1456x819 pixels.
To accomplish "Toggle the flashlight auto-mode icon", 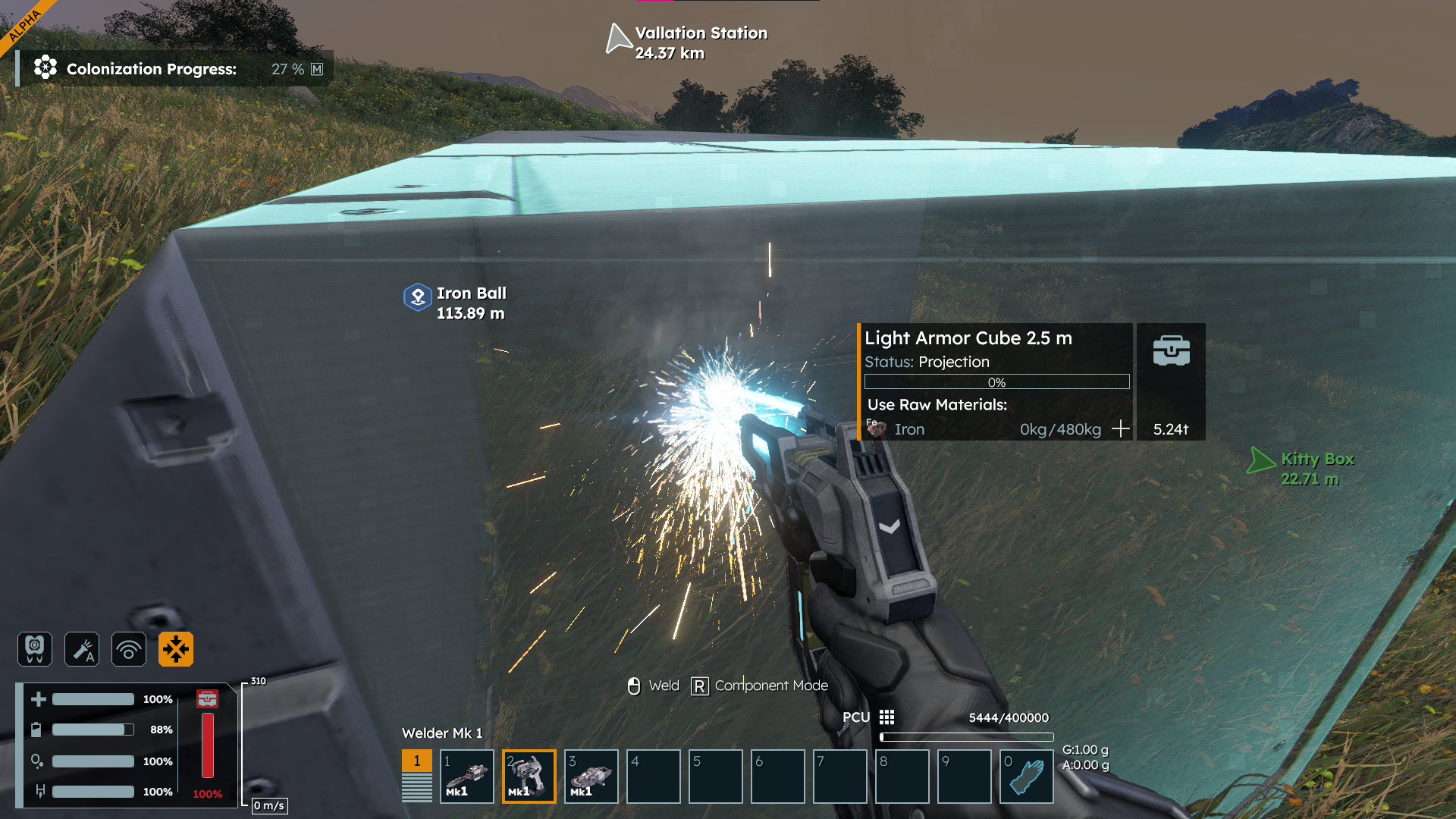I will [82, 649].
